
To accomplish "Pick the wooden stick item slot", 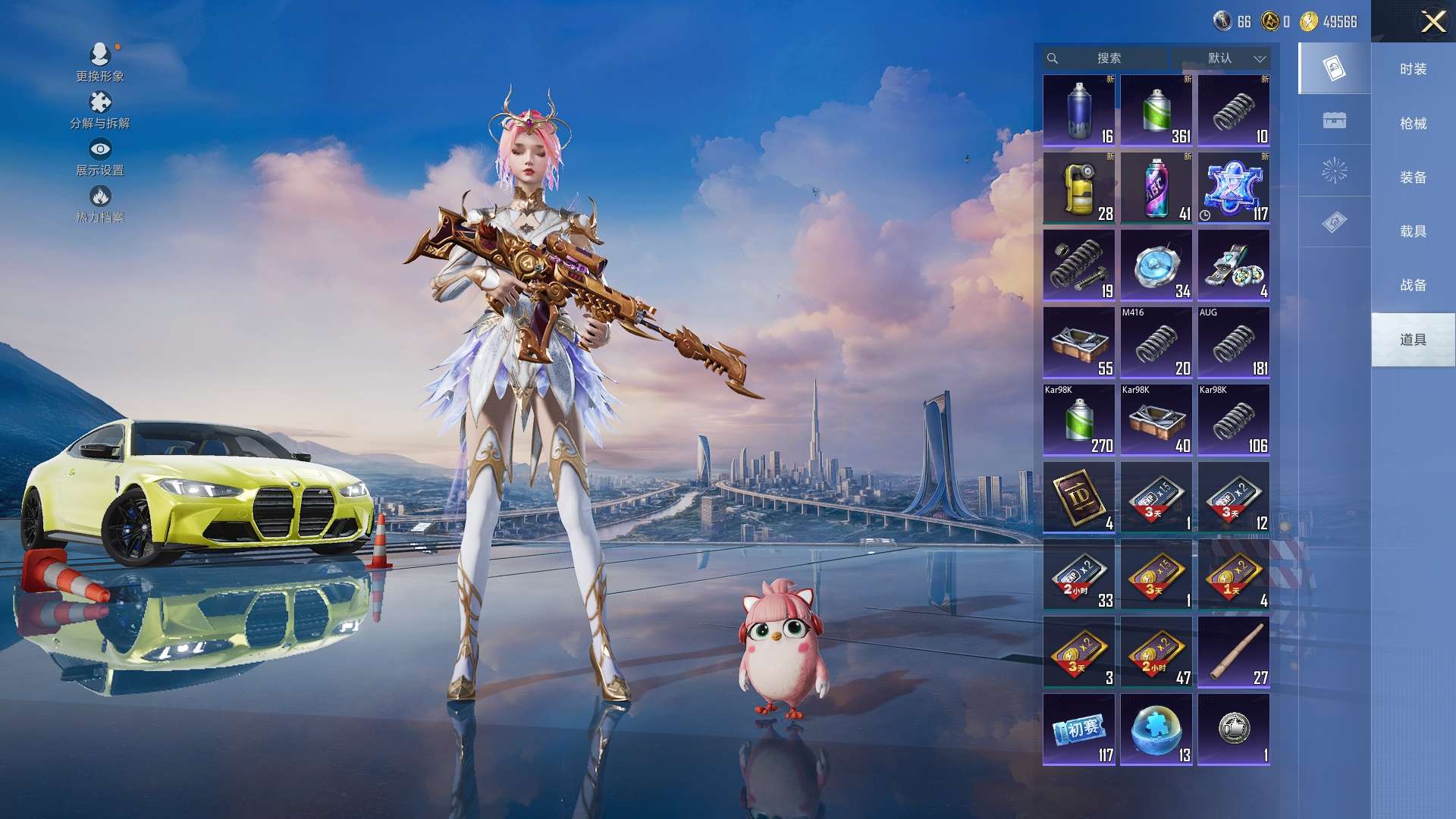I will [x=1233, y=652].
